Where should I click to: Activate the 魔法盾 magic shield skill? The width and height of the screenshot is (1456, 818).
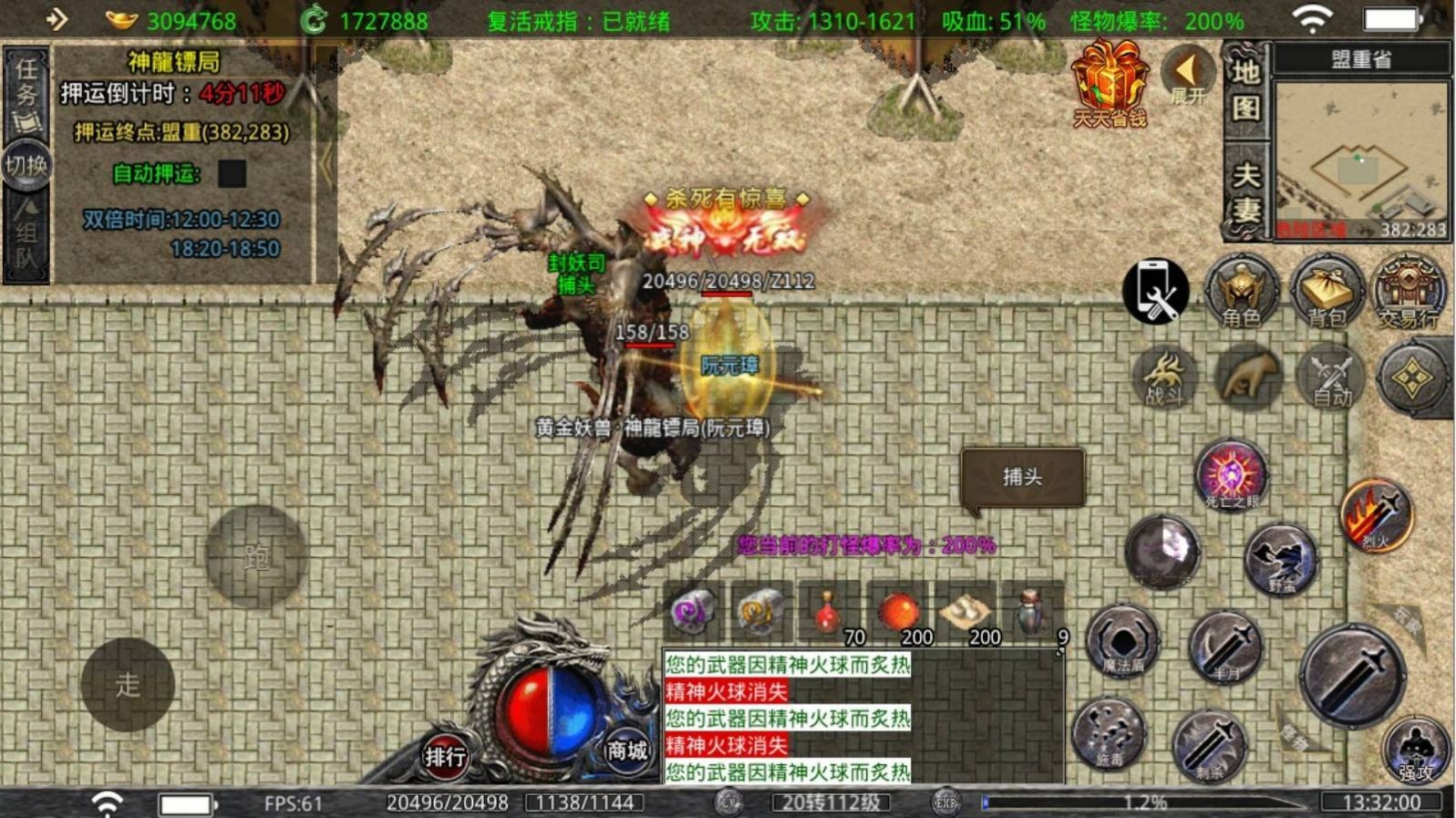pyautogui.click(x=1123, y=641)
